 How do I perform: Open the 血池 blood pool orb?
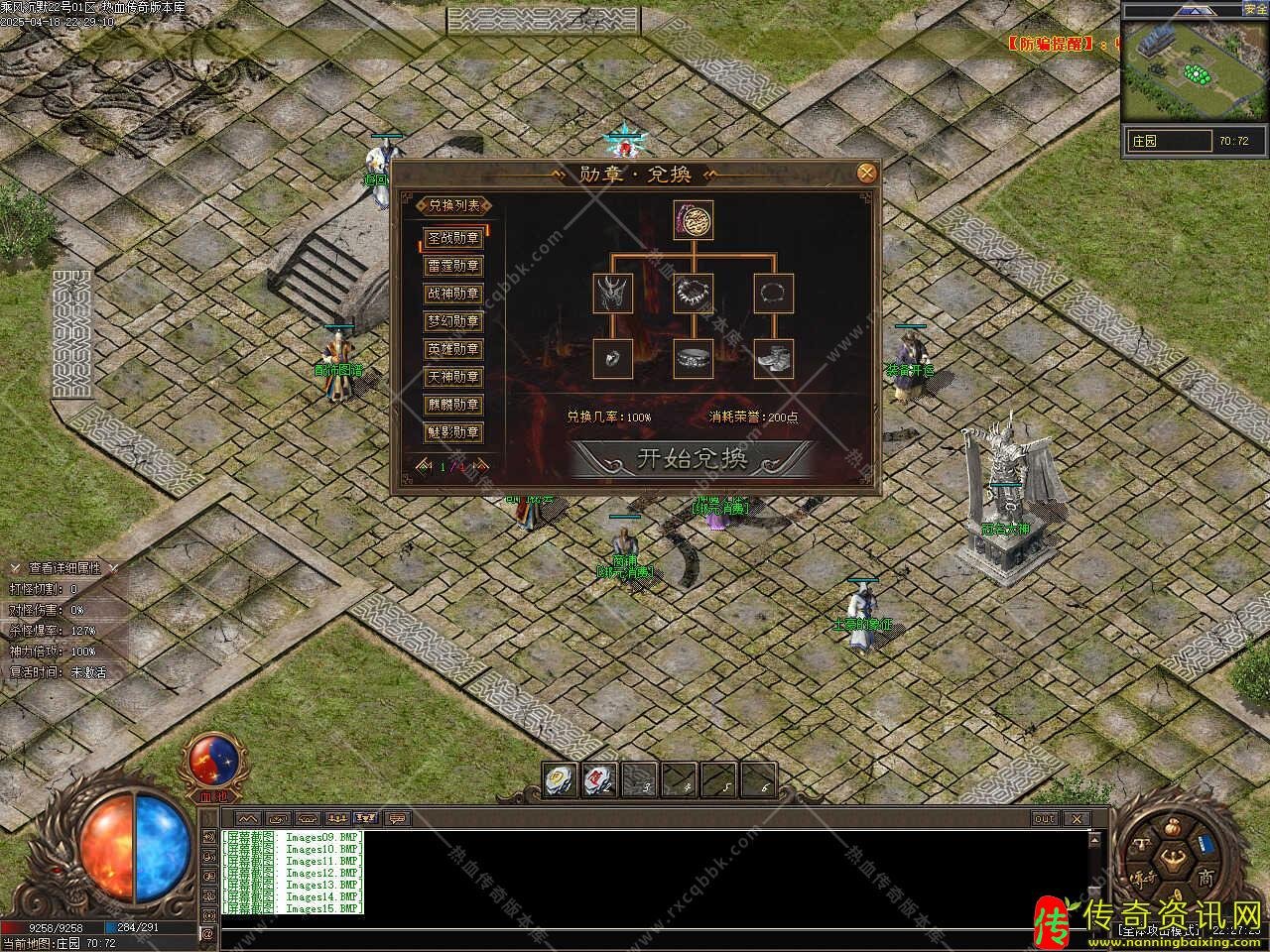point(213,762)
